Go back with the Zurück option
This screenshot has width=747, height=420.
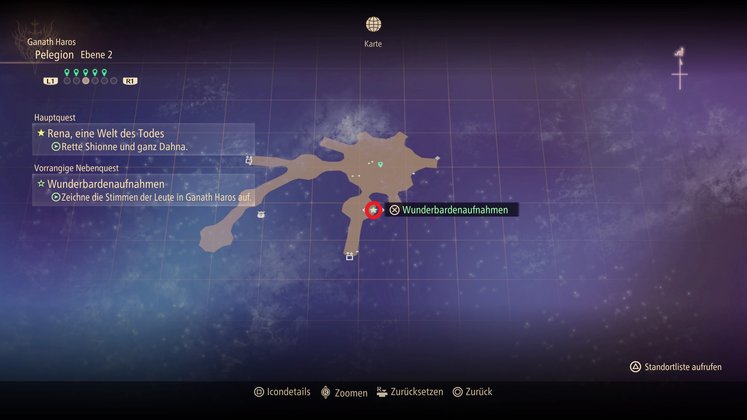[472, 392]
